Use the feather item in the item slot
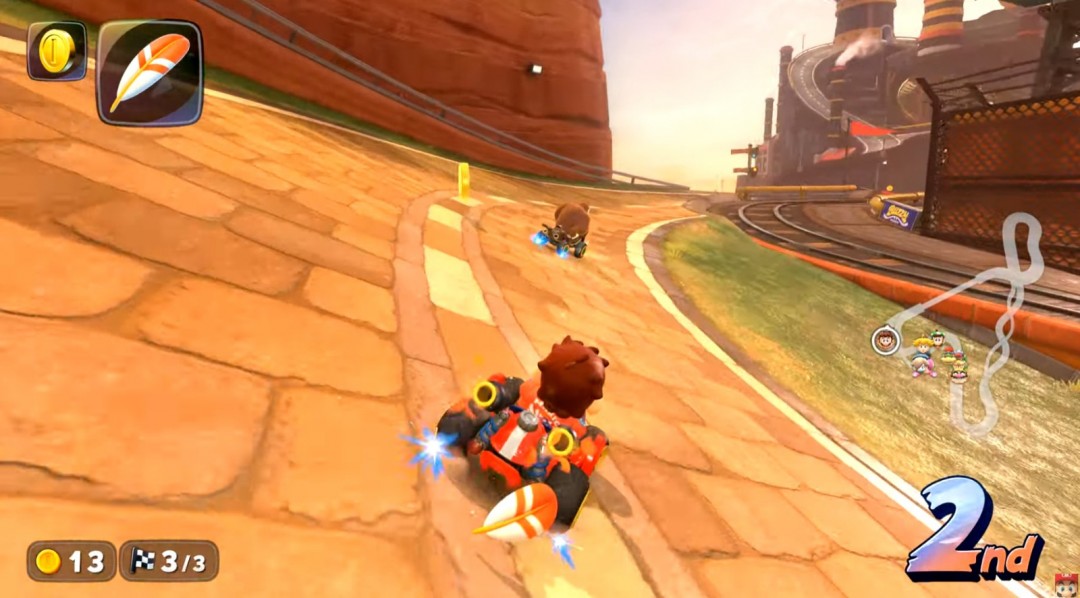The image size is (1080, 598). click(x=149, y=72)
